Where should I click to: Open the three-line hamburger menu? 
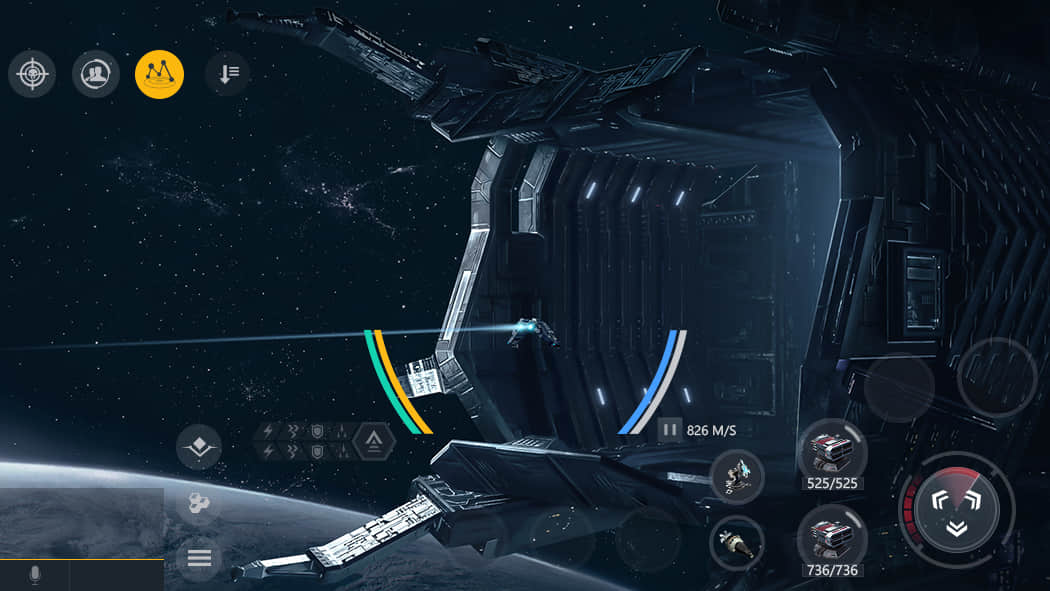[199, 558]
